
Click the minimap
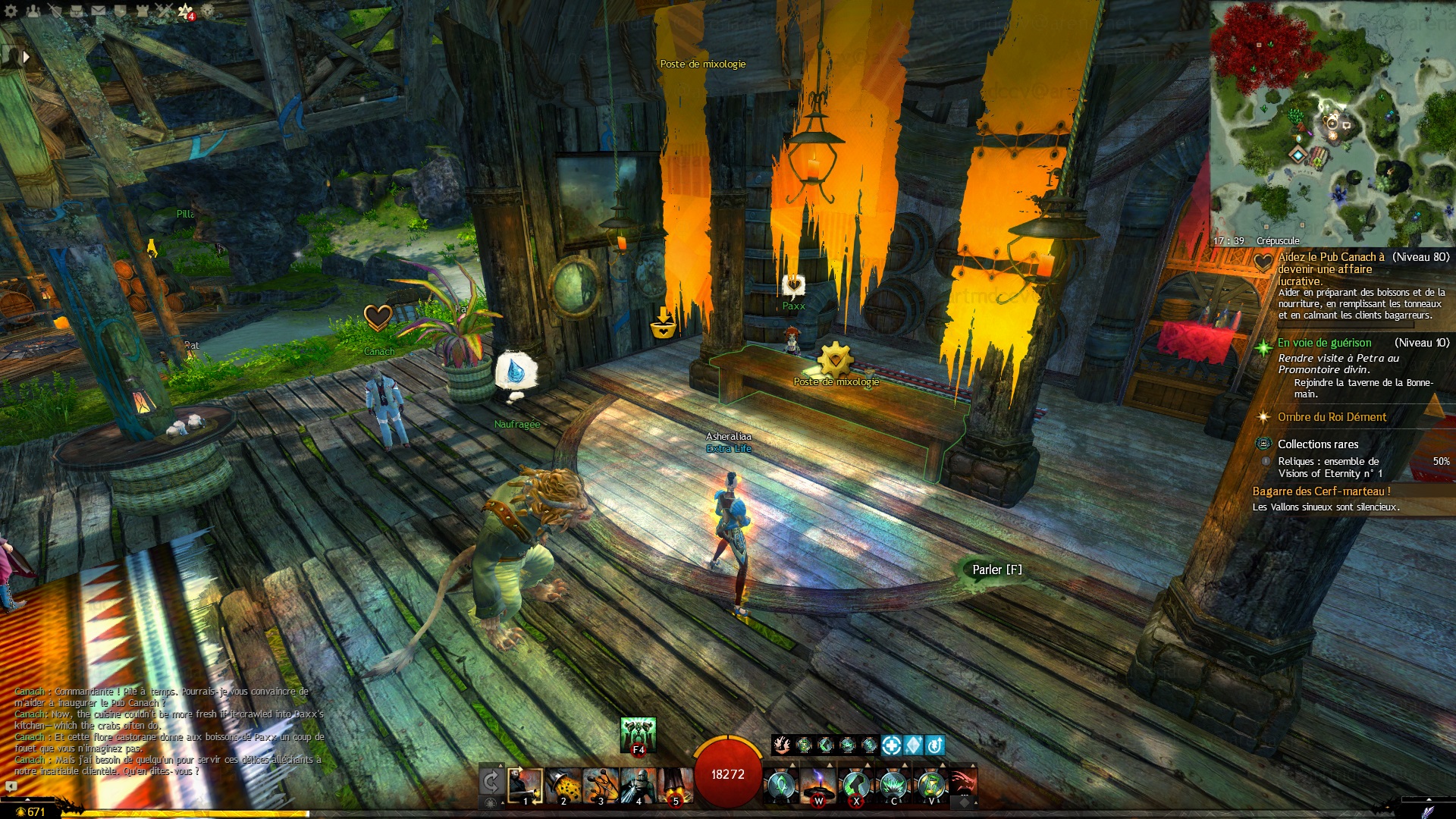click(x=1332, y=121)
